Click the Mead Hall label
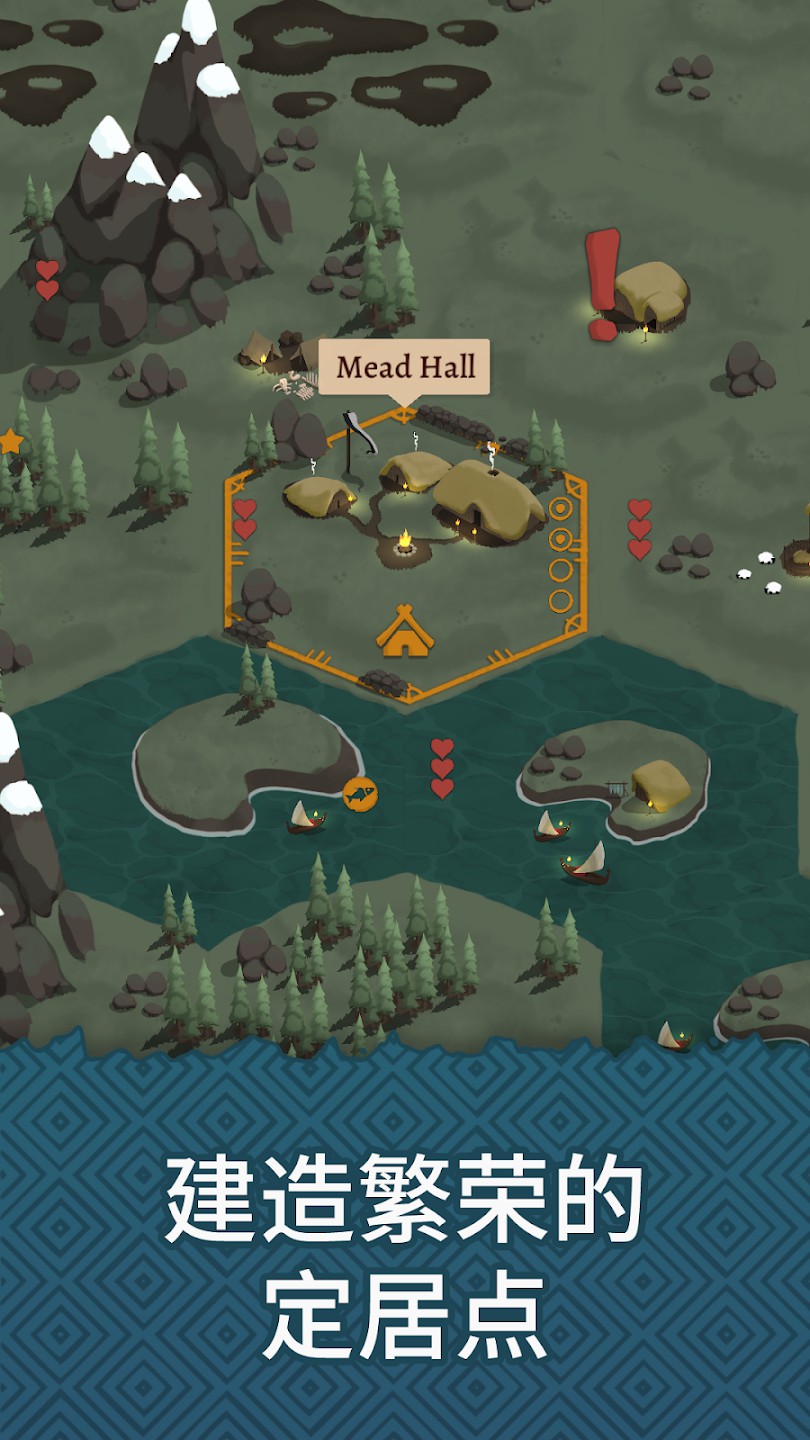 click(404, 367)
